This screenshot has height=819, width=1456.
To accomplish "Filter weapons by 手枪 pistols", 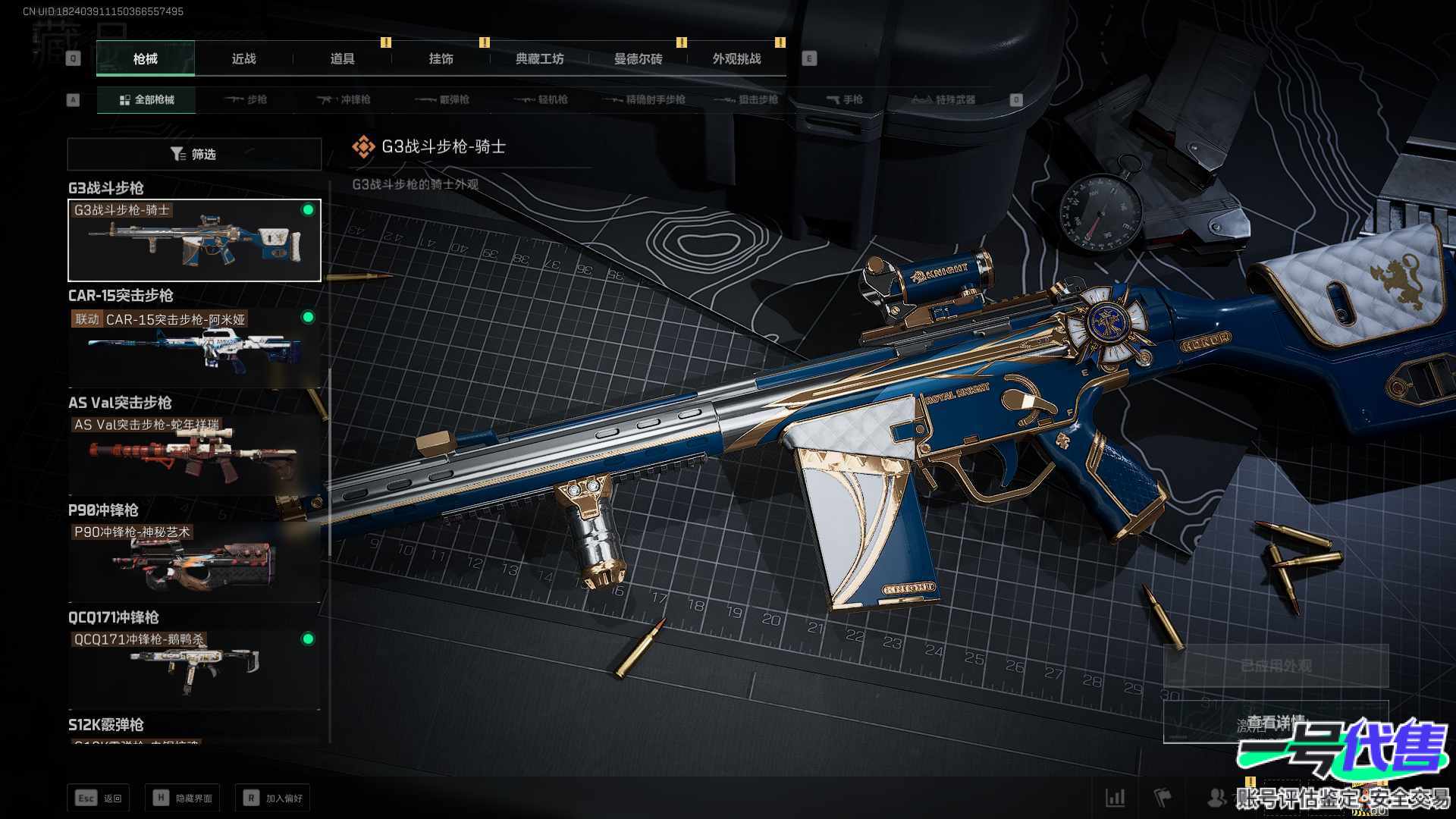I will coord(845,99).
